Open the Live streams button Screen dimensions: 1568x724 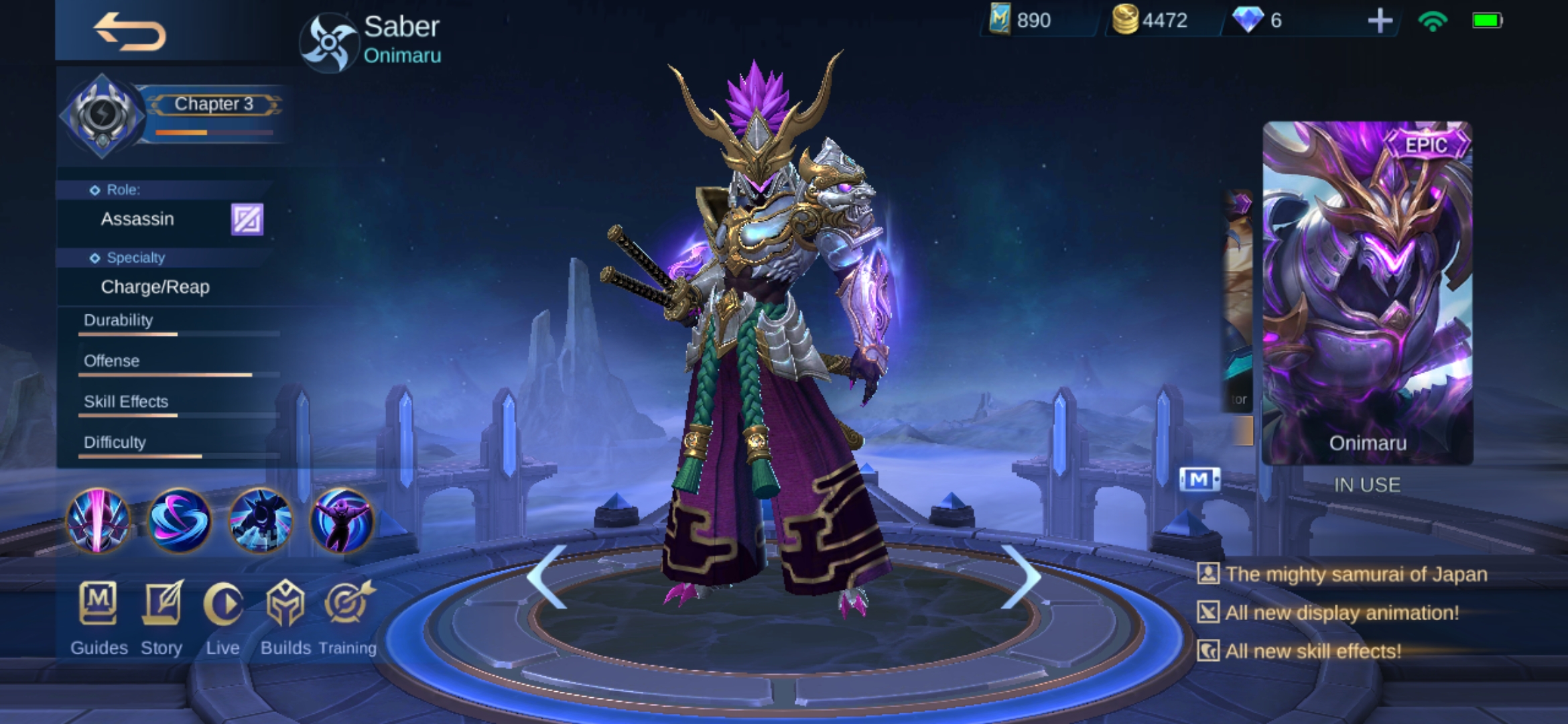click(222, 617)
